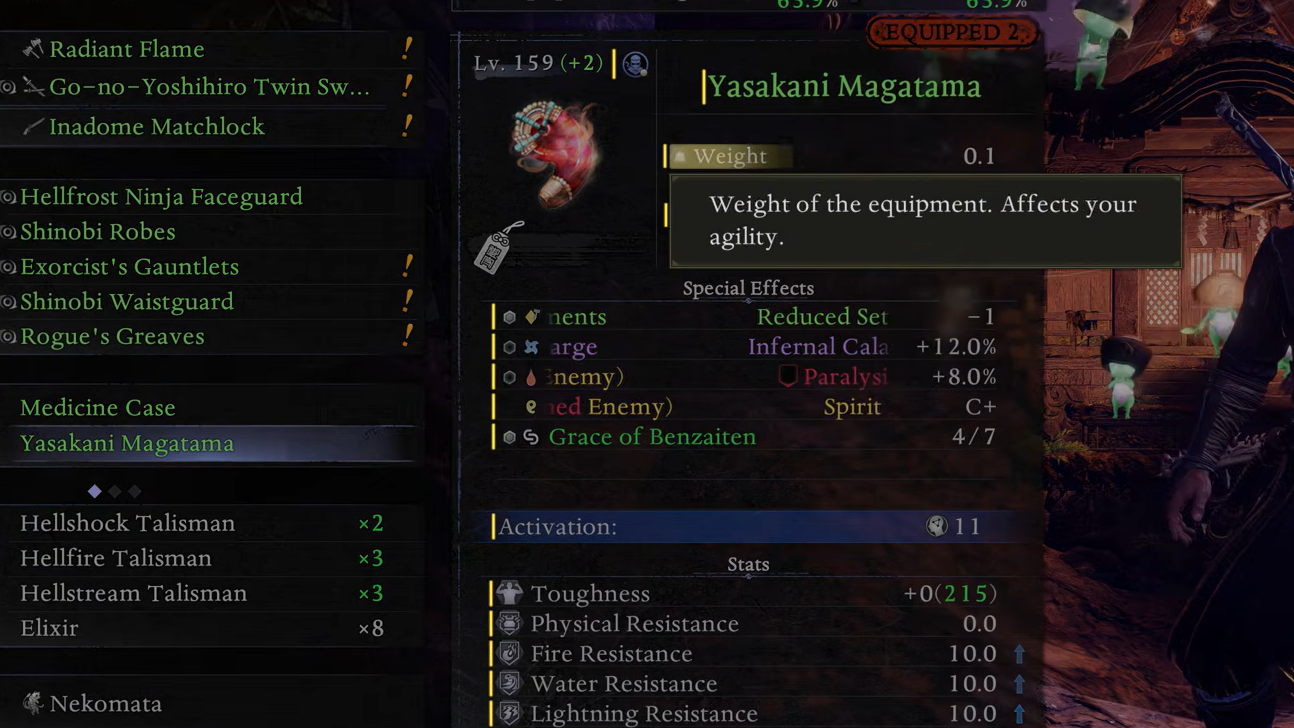The width and height of the screenshot is (1294, 728).
Task: Click the Rogue's Greaves entry
Action: [x=112, y=337]
